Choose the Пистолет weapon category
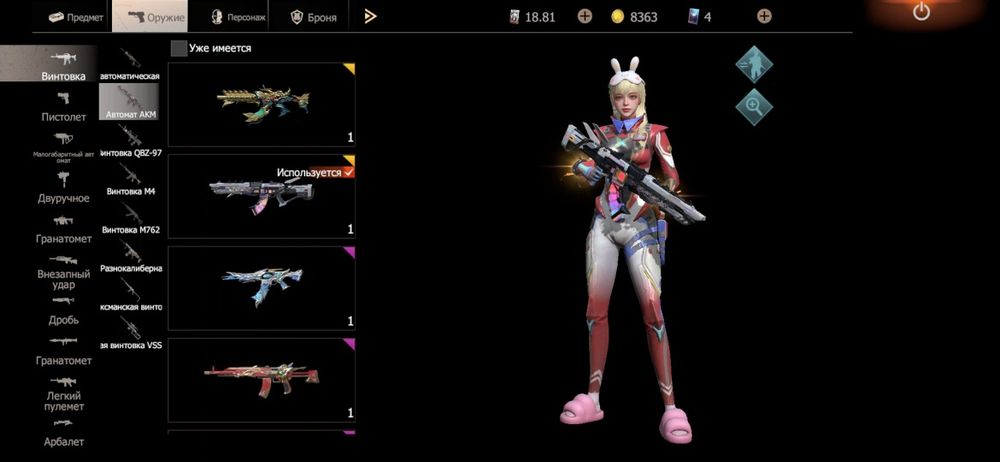 tap(63, 106)
